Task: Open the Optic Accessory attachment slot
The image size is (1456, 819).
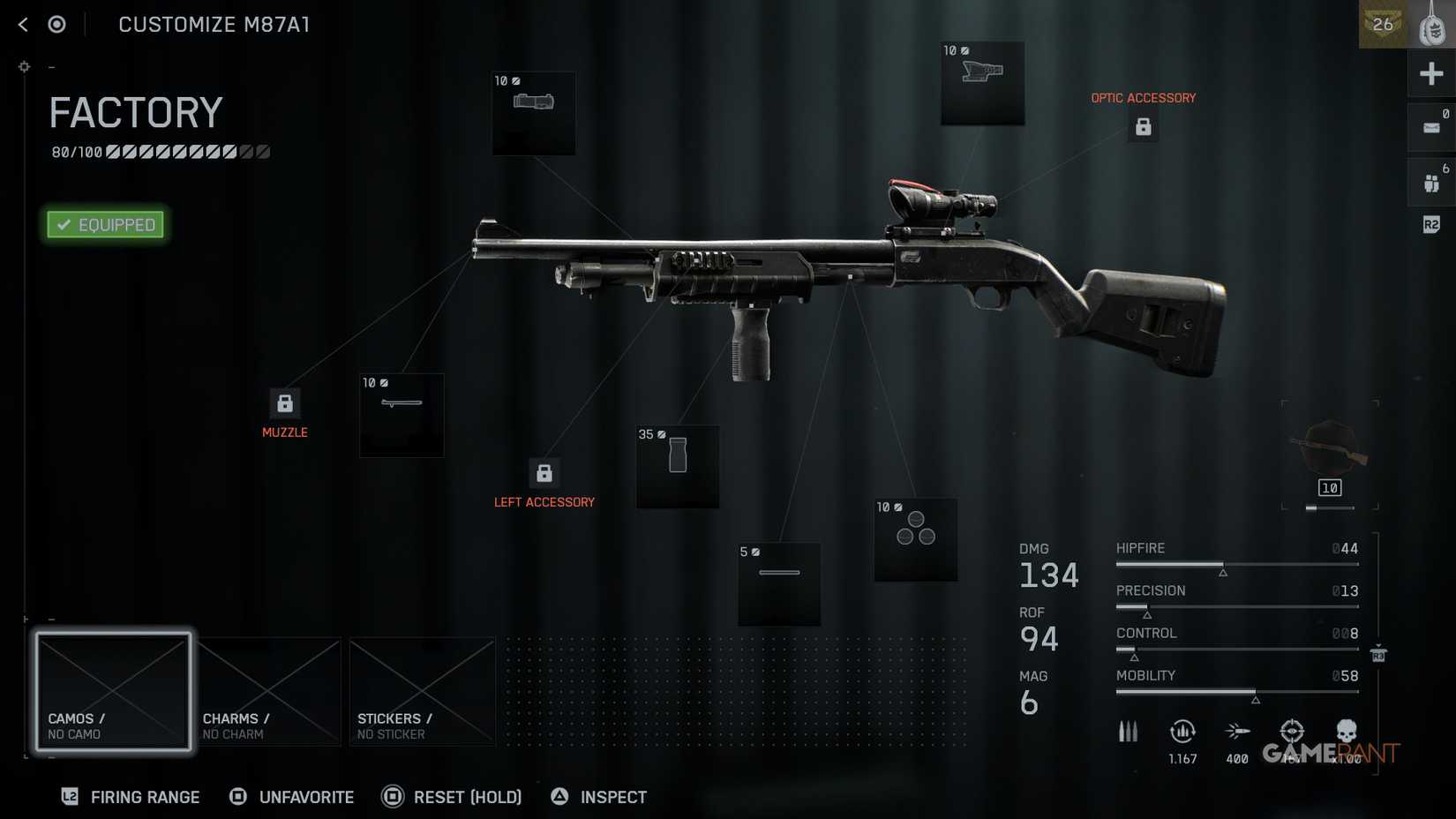Action: point(1144,126)
